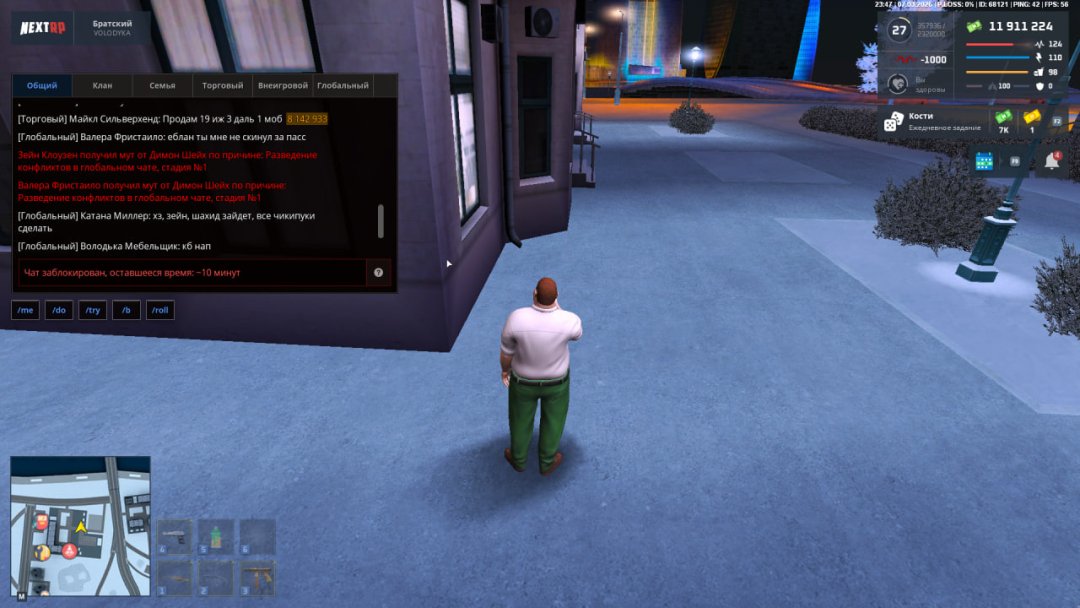Image resolution: width=1080 pixels, height=608 pixels.
Task: Click the blocked chat input field
Action: pyautogui.click(x=190, y=272)
